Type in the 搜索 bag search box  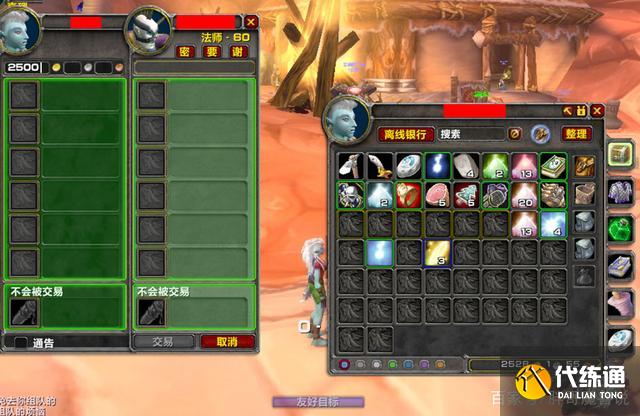pyautogui.click(x=471, y=133)
